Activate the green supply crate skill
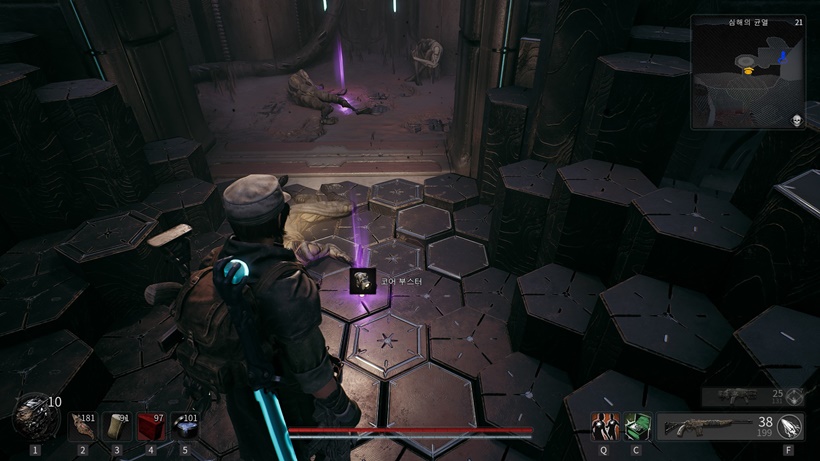The image size is (820, 461). (635, 427)
